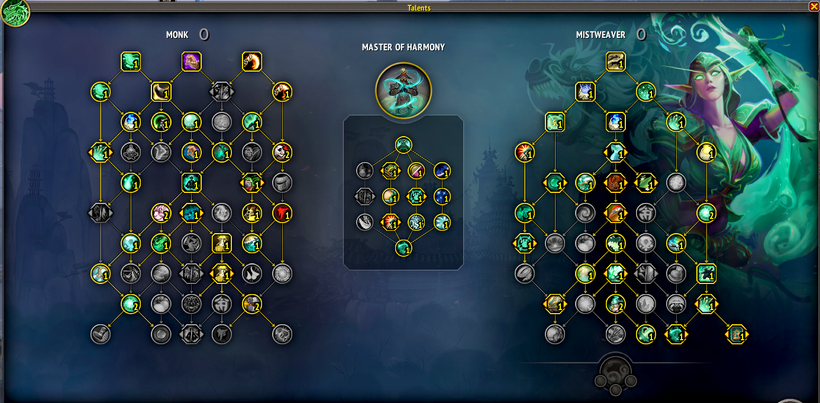Select the Master of Harmony hero portrait
Screen dimensions: 820x403
coord(403,89)
